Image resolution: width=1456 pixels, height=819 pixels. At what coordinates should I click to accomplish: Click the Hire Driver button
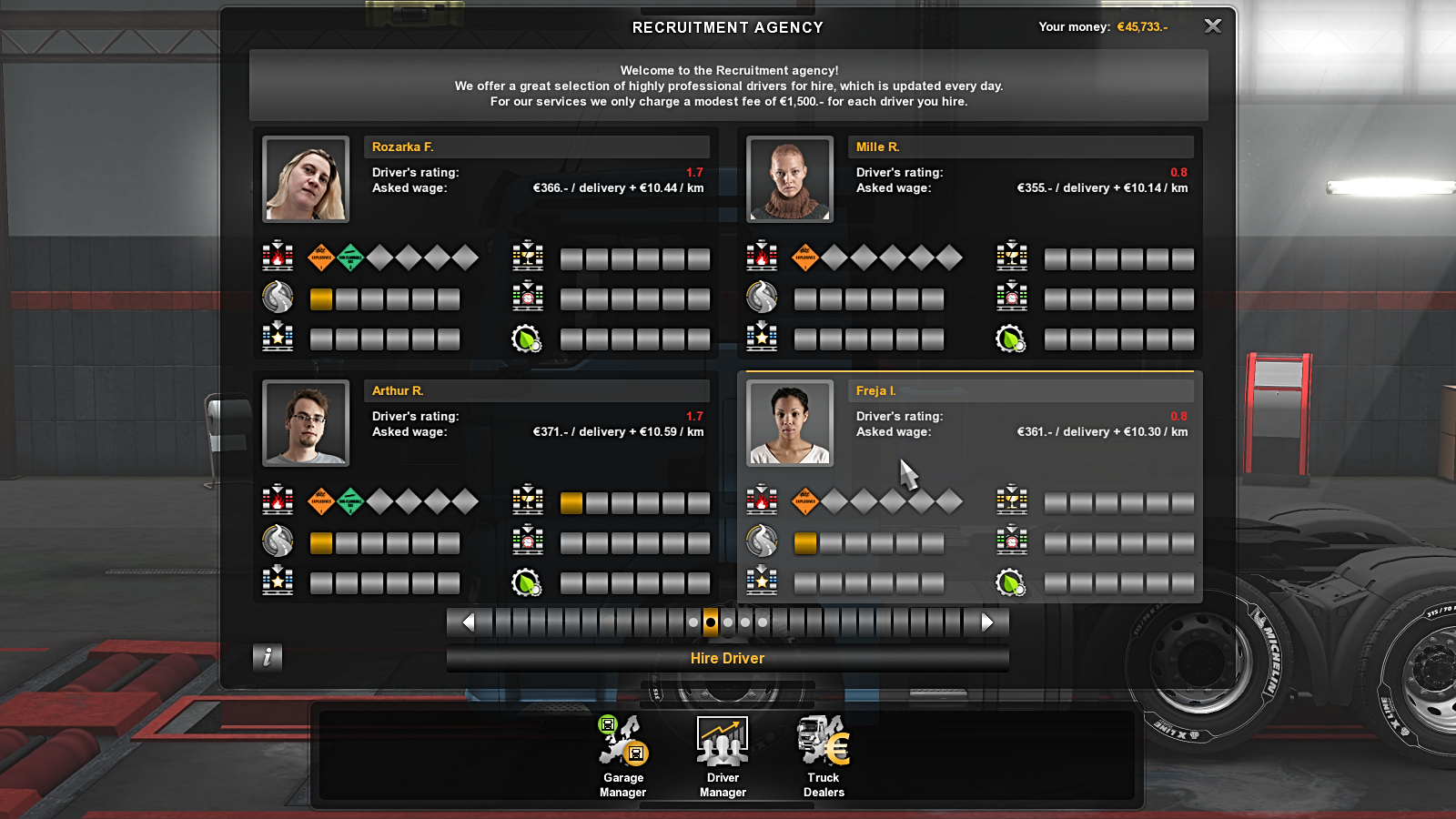pos(727,658)
